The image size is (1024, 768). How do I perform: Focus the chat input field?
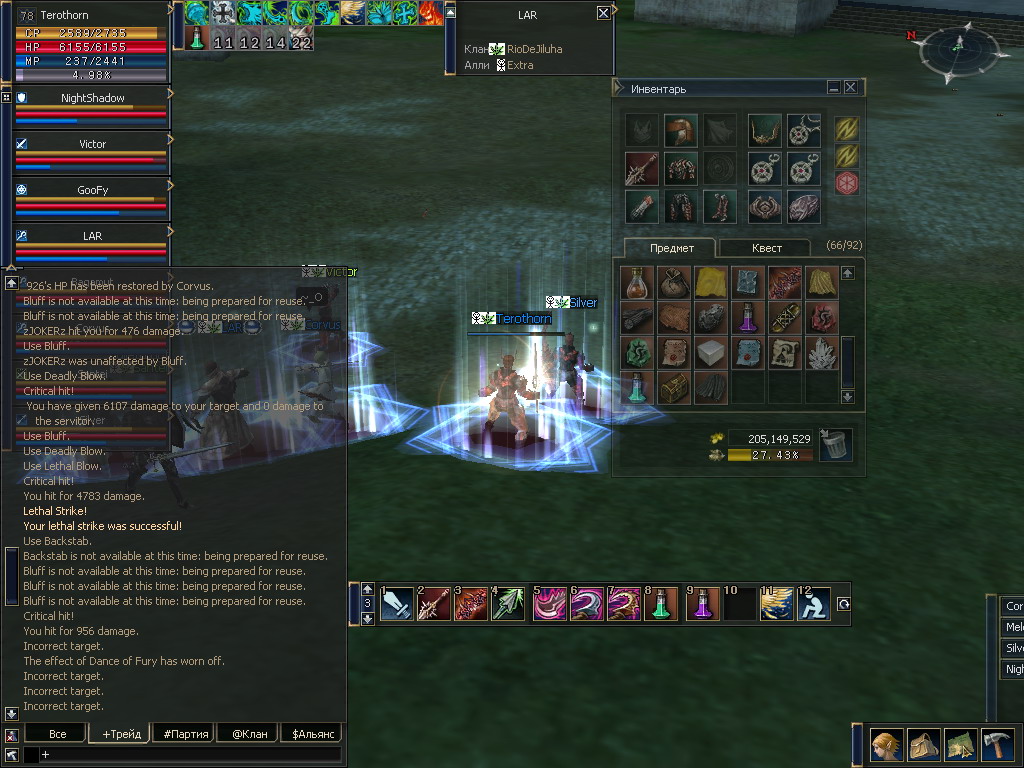click(x=190, y=754)
